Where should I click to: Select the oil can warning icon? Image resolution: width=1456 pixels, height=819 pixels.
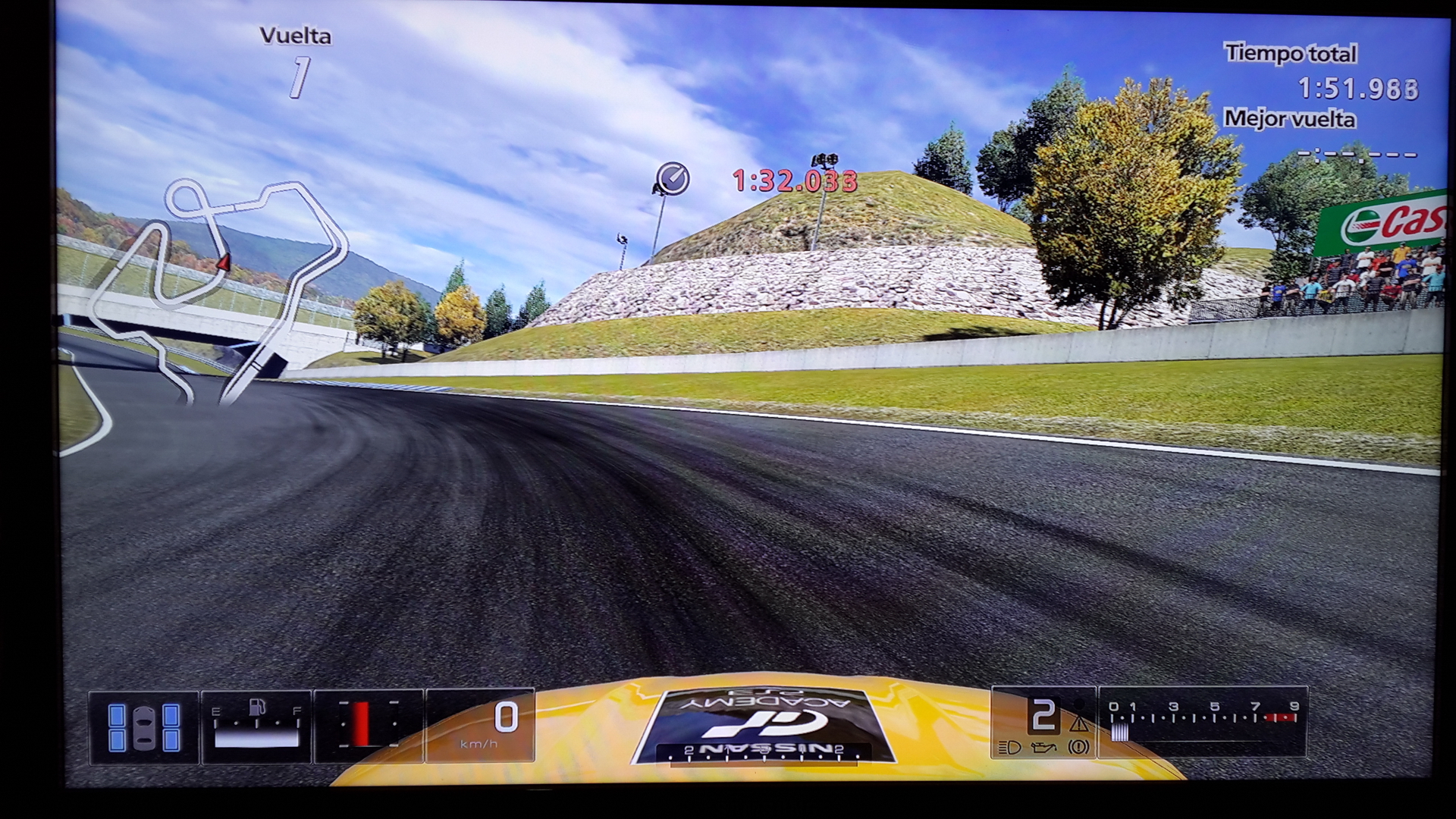pos(1042,748)
